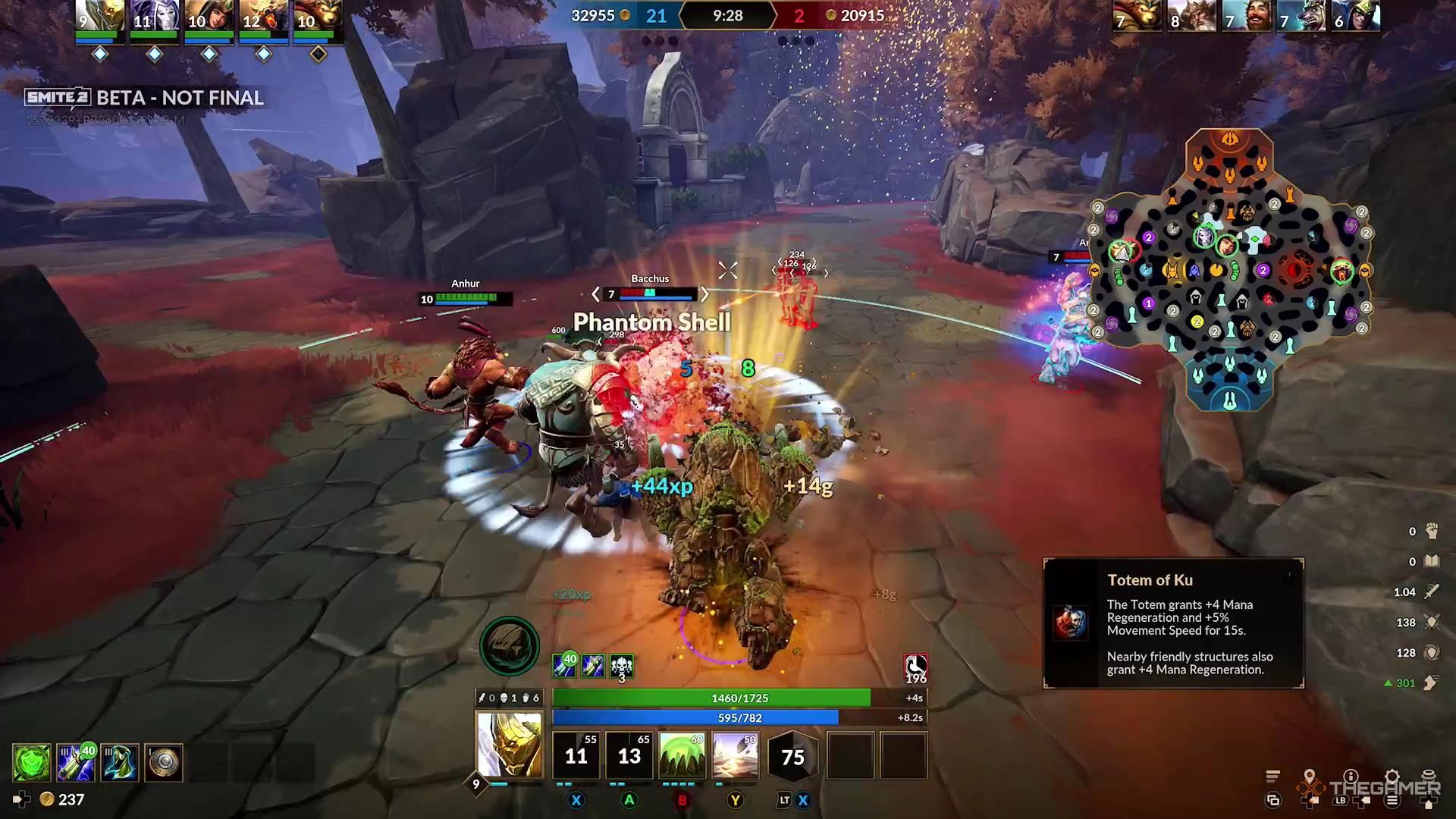Activate the ultimate ability costing 75 mana
This screenshot has width=1456, height=819.
click(792, 755)
